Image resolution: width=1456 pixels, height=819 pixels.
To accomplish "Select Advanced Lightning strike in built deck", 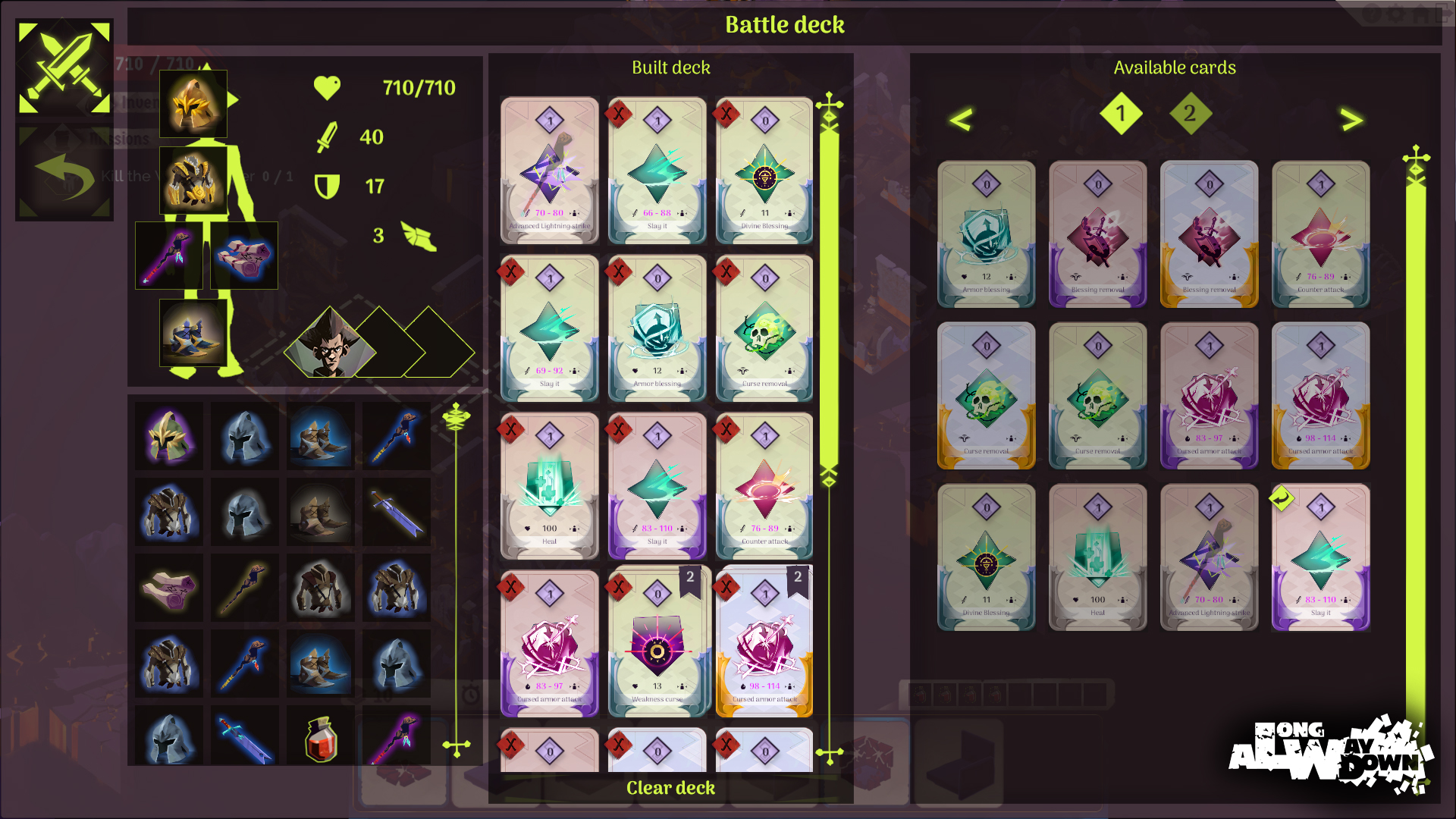I will click(x=550, y=171).
